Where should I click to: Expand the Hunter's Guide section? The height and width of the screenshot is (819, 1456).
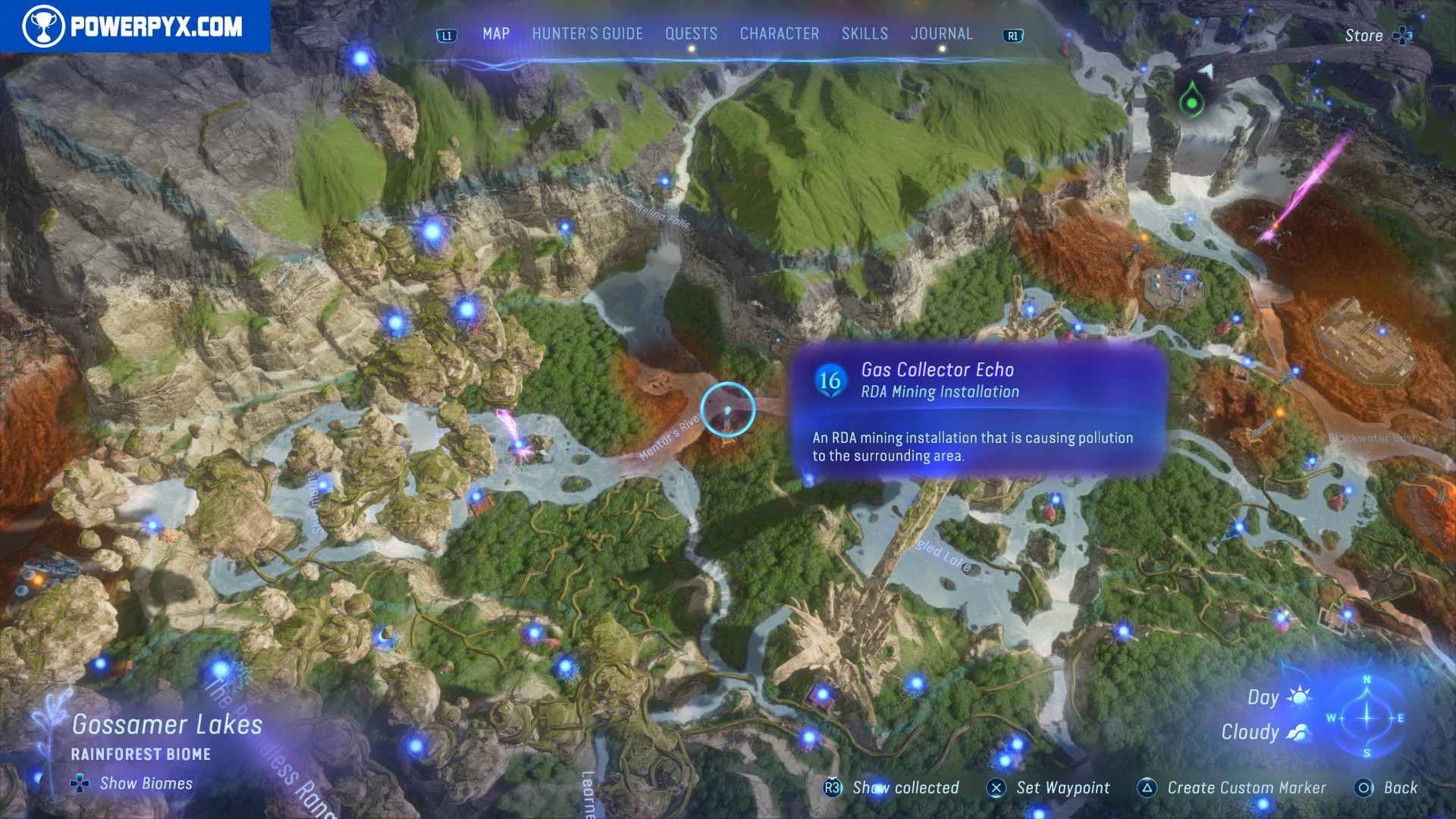point(586,34)
